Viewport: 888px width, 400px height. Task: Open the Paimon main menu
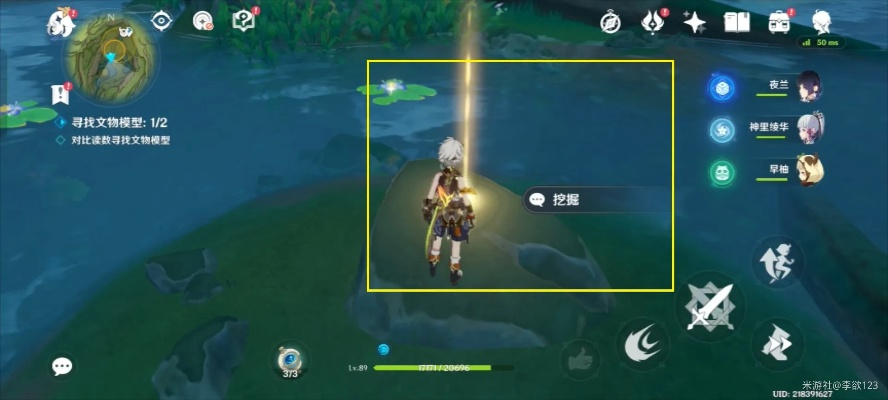(62, 24)
